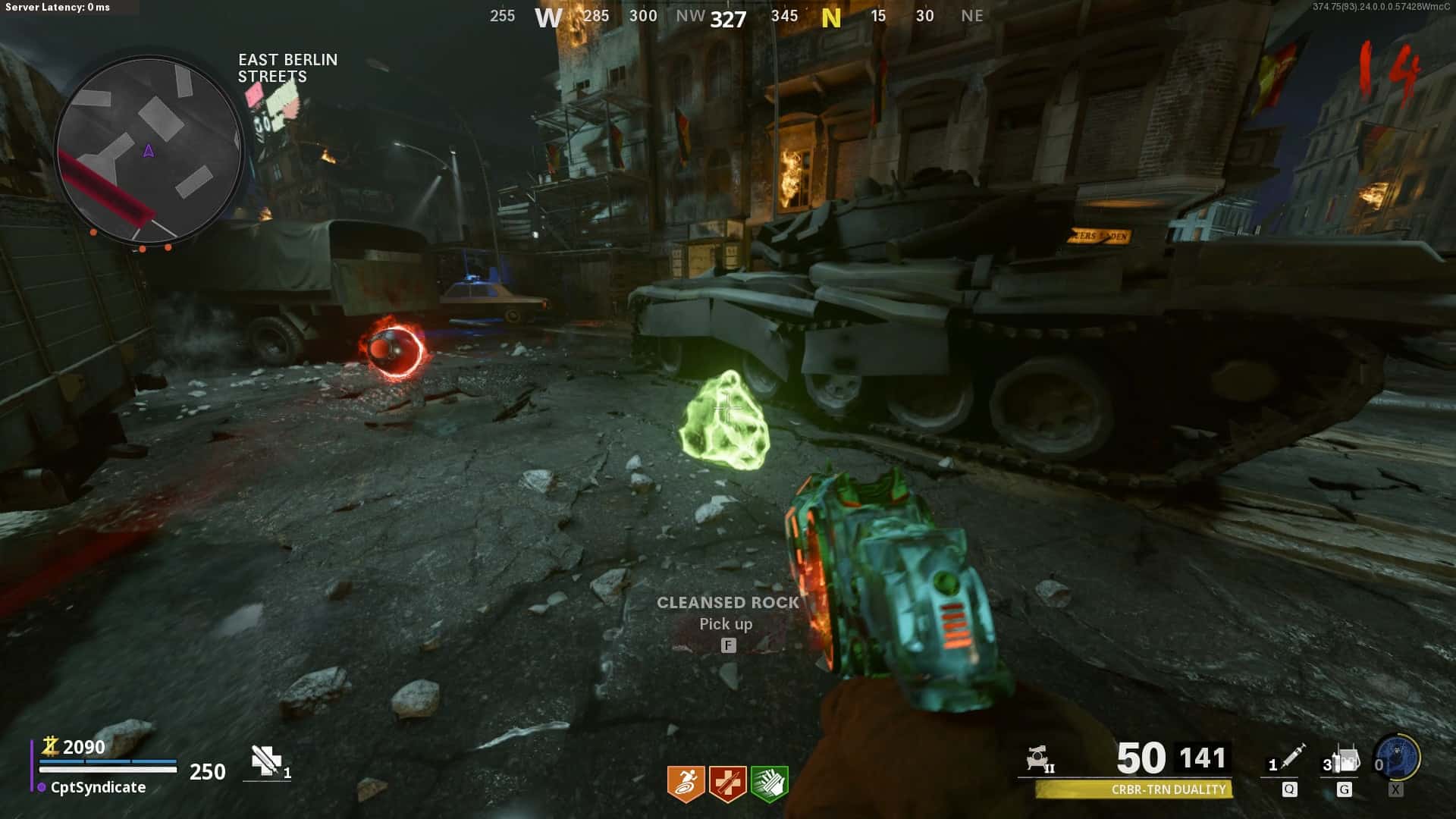This screenshot has height=819, width=1456.
Task: Select the Stamin-Up running man perk icon
Action: click(x=686, y=783)
